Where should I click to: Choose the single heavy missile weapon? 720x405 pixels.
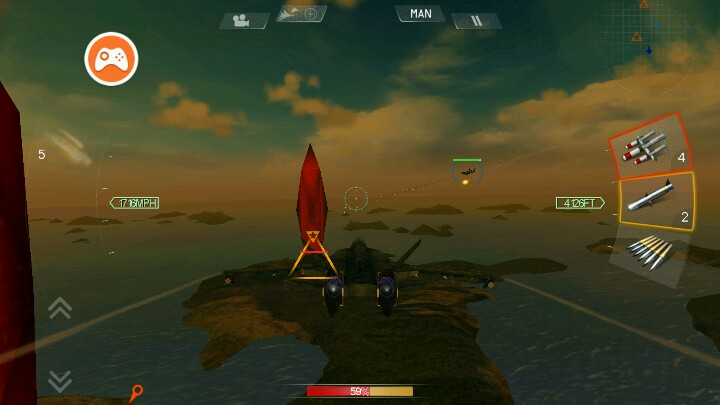coord(655,201)
